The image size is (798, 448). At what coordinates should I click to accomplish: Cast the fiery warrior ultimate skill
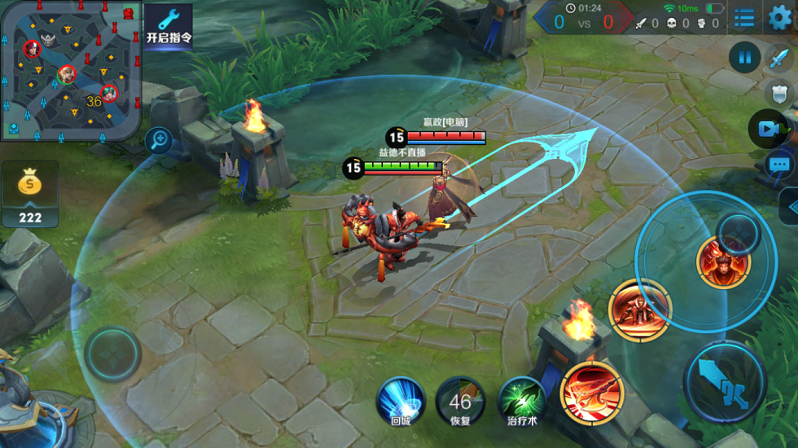pos(722,263)
